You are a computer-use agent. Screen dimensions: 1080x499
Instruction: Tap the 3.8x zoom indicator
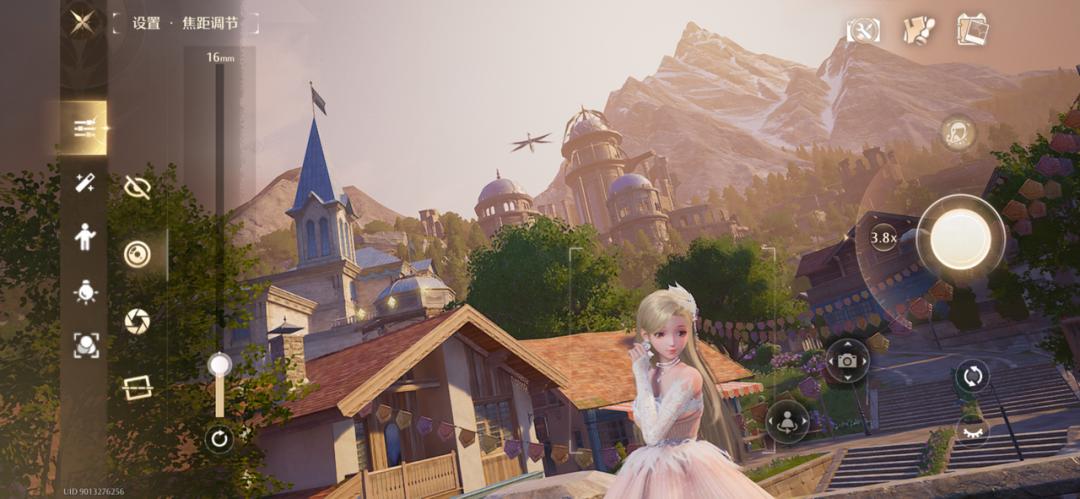pos(883,238)
